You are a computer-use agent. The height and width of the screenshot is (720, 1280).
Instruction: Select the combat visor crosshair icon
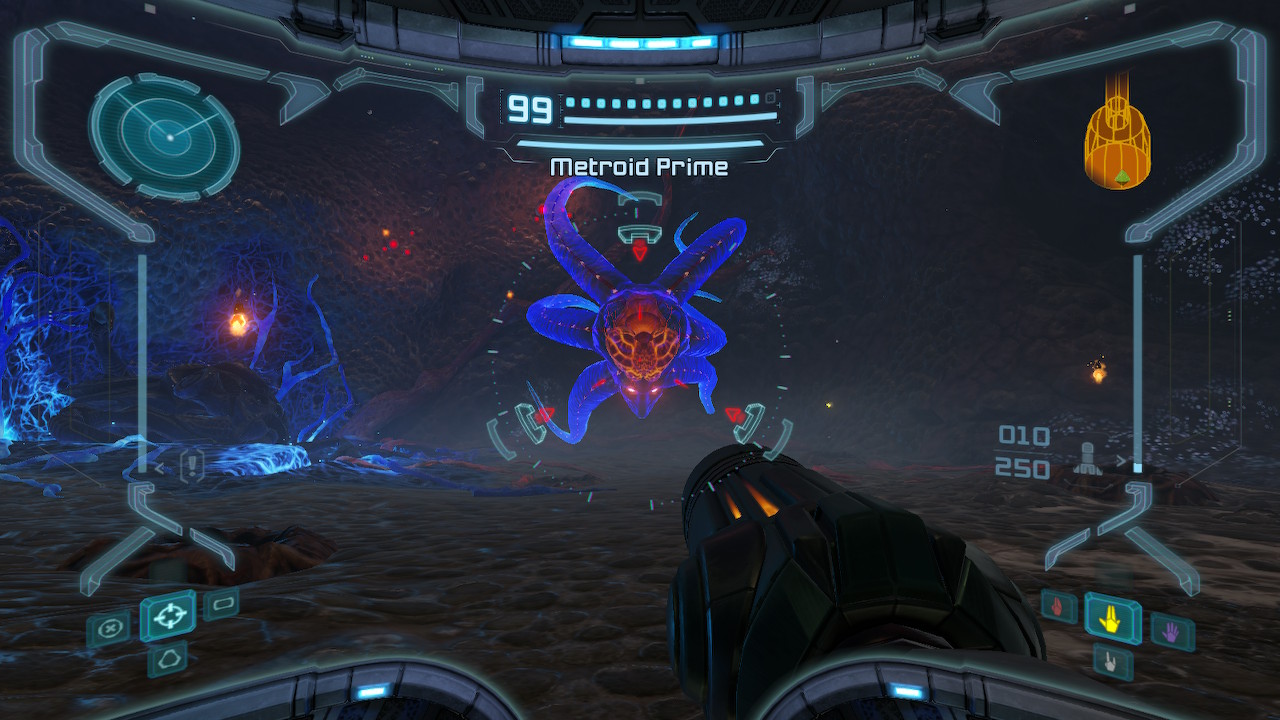point(167,615)
